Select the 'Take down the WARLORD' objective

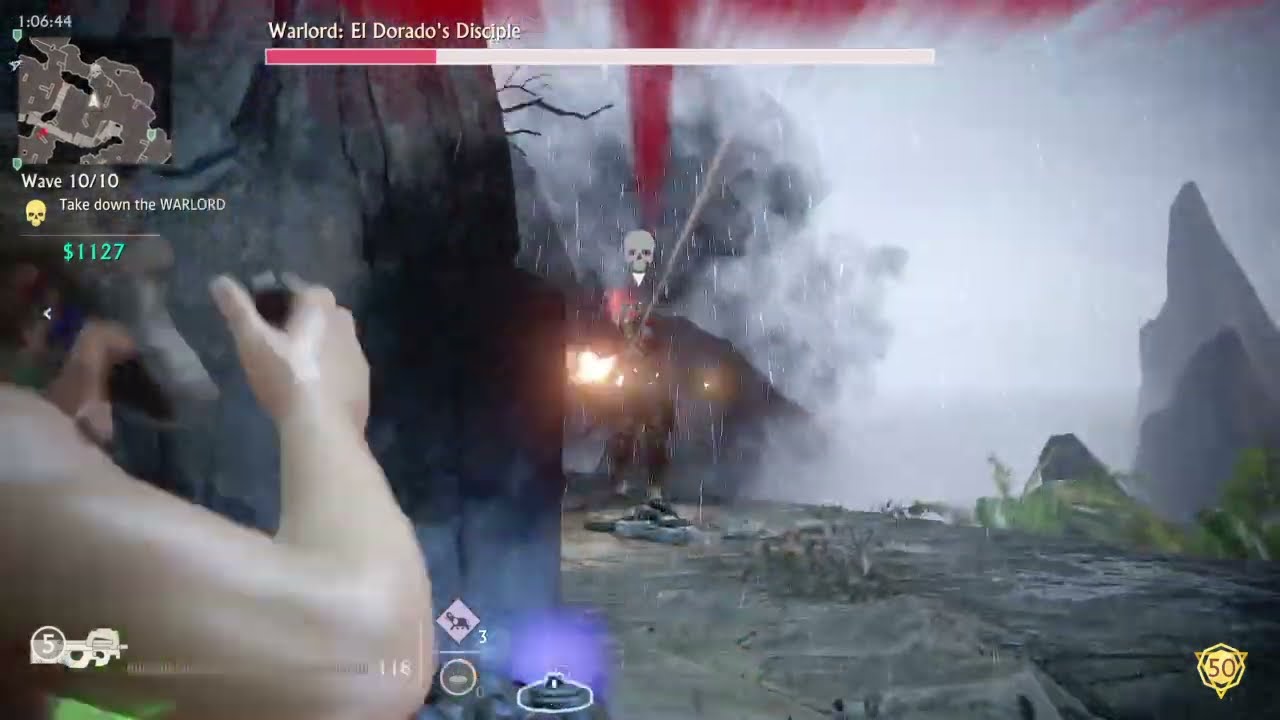[141, 205]
